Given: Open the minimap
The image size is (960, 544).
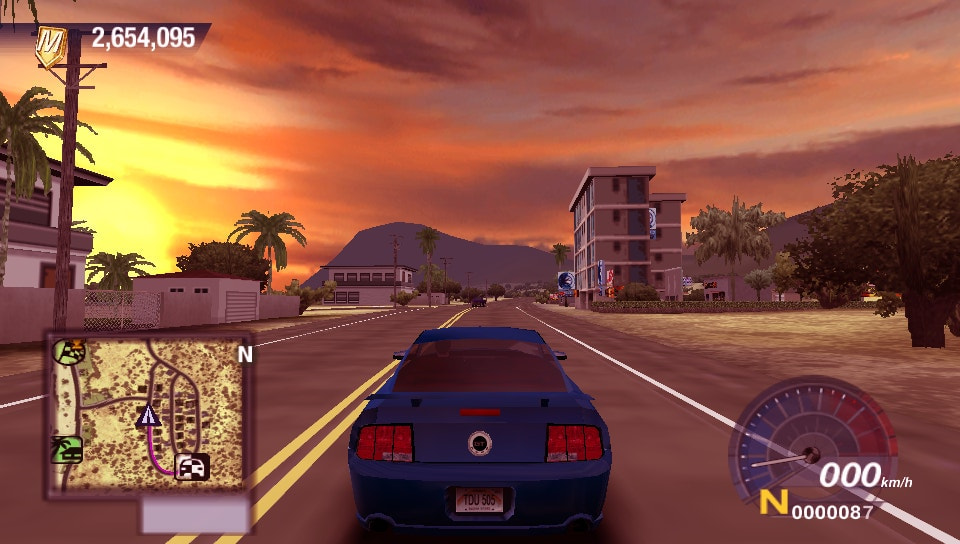Looking at the screenshot, I should [148, 414].
